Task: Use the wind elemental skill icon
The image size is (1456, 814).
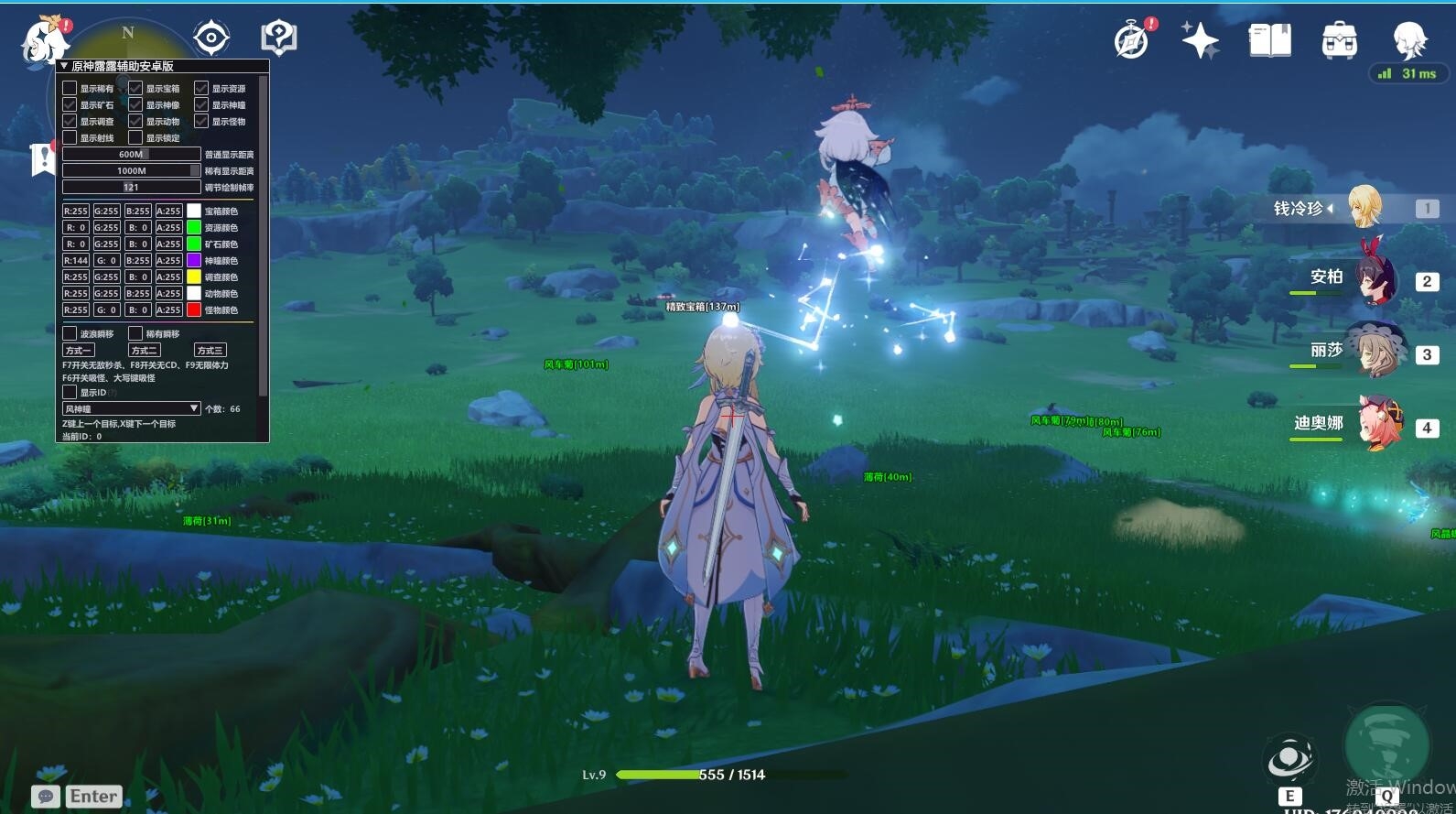Action: point(1289,760)
